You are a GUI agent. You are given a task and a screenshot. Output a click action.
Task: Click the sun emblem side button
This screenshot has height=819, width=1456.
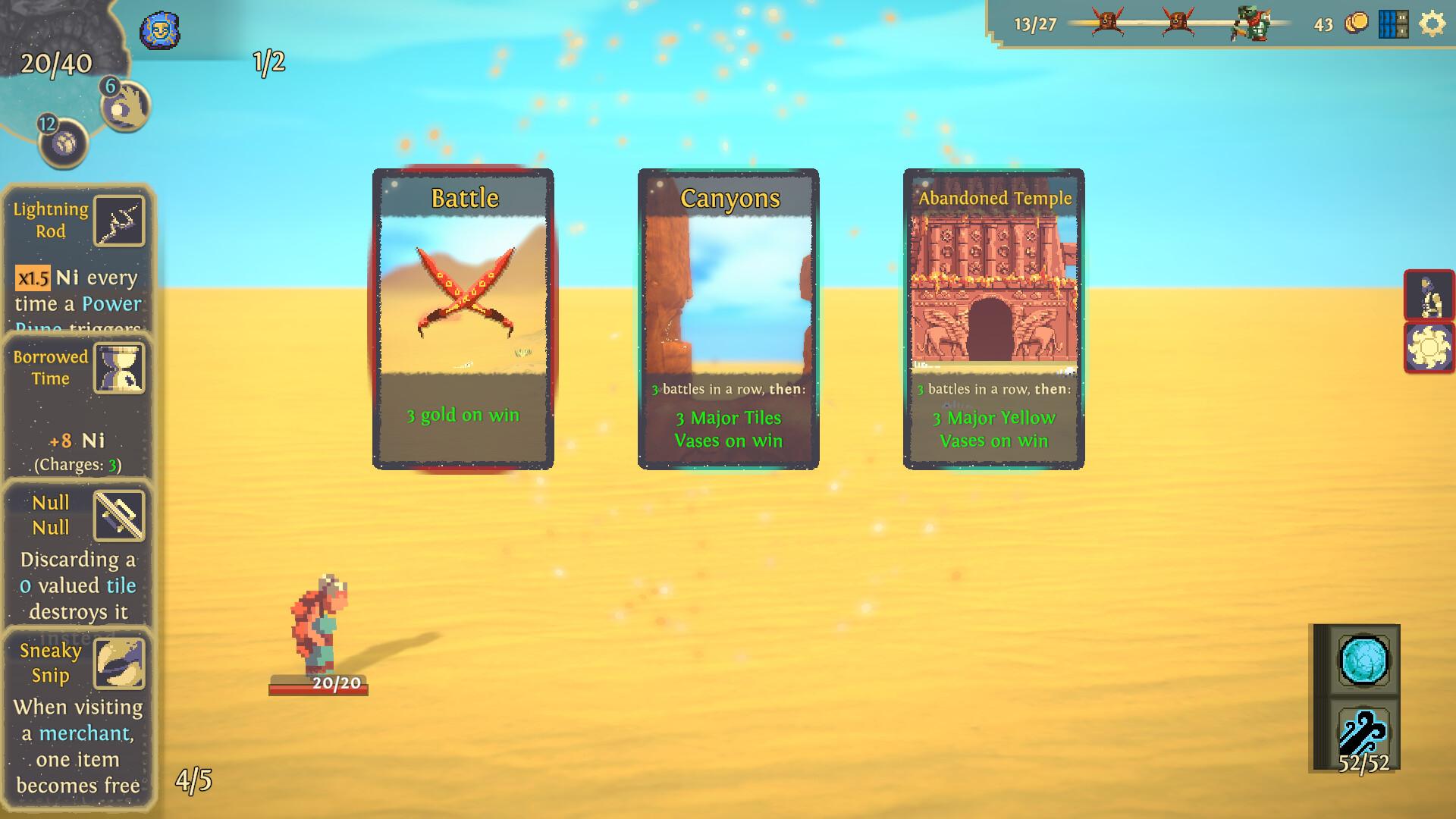tap(1429, 348)
